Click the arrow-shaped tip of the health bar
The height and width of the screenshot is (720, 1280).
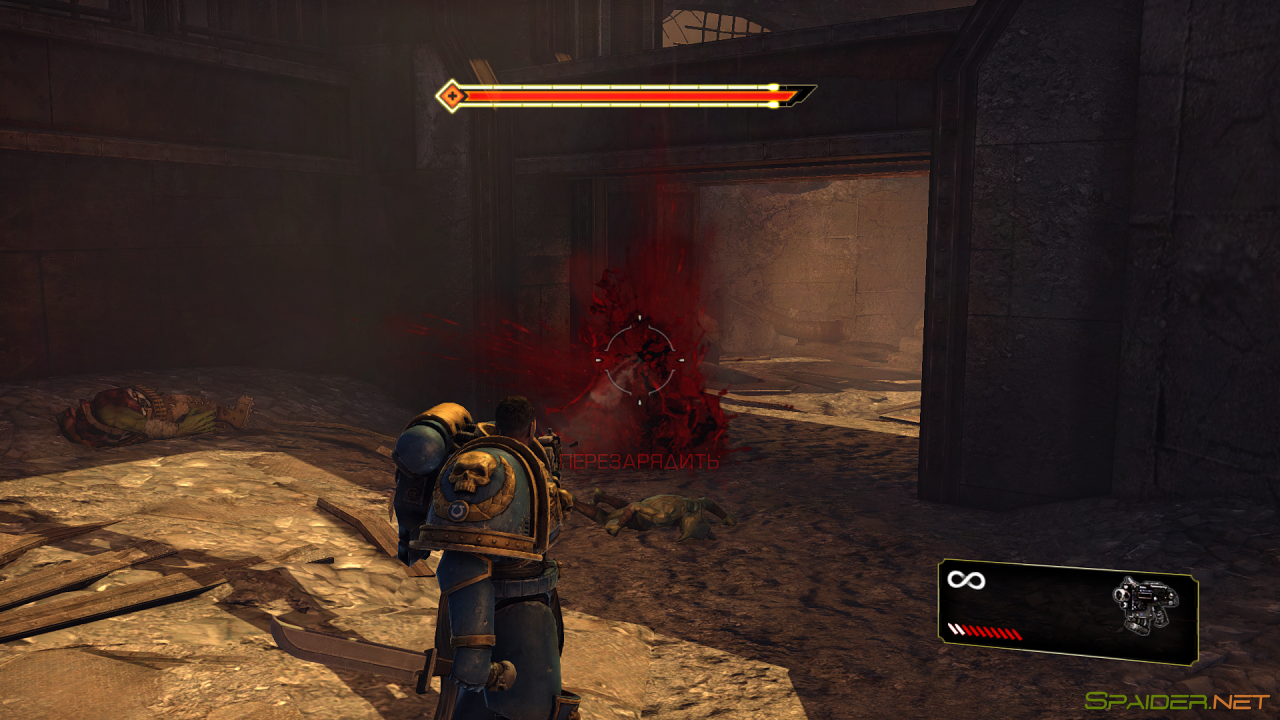click(795, 95)
